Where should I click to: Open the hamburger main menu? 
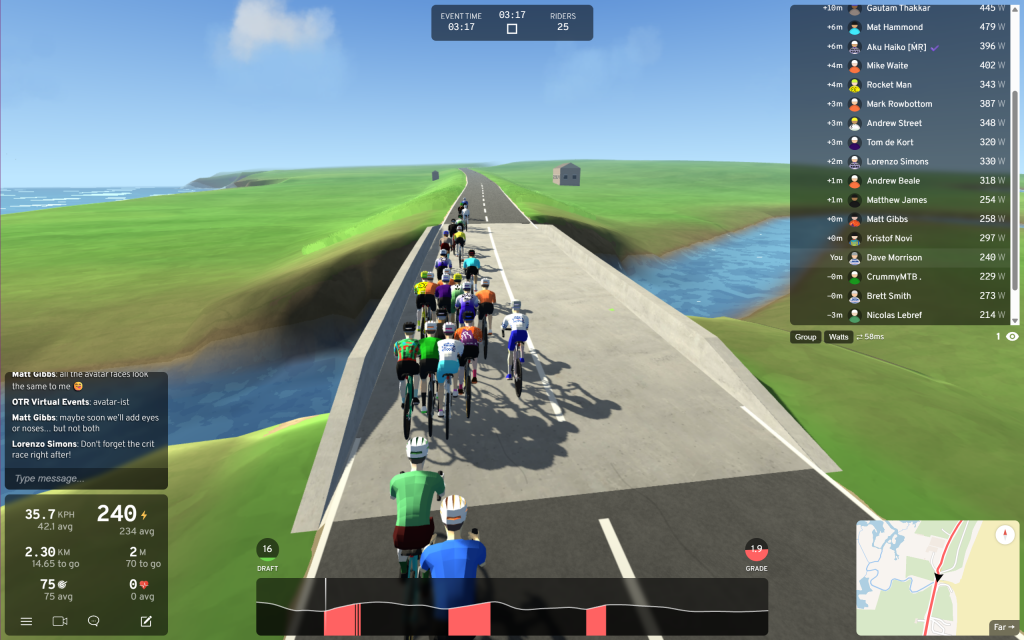tap(27, 621)
